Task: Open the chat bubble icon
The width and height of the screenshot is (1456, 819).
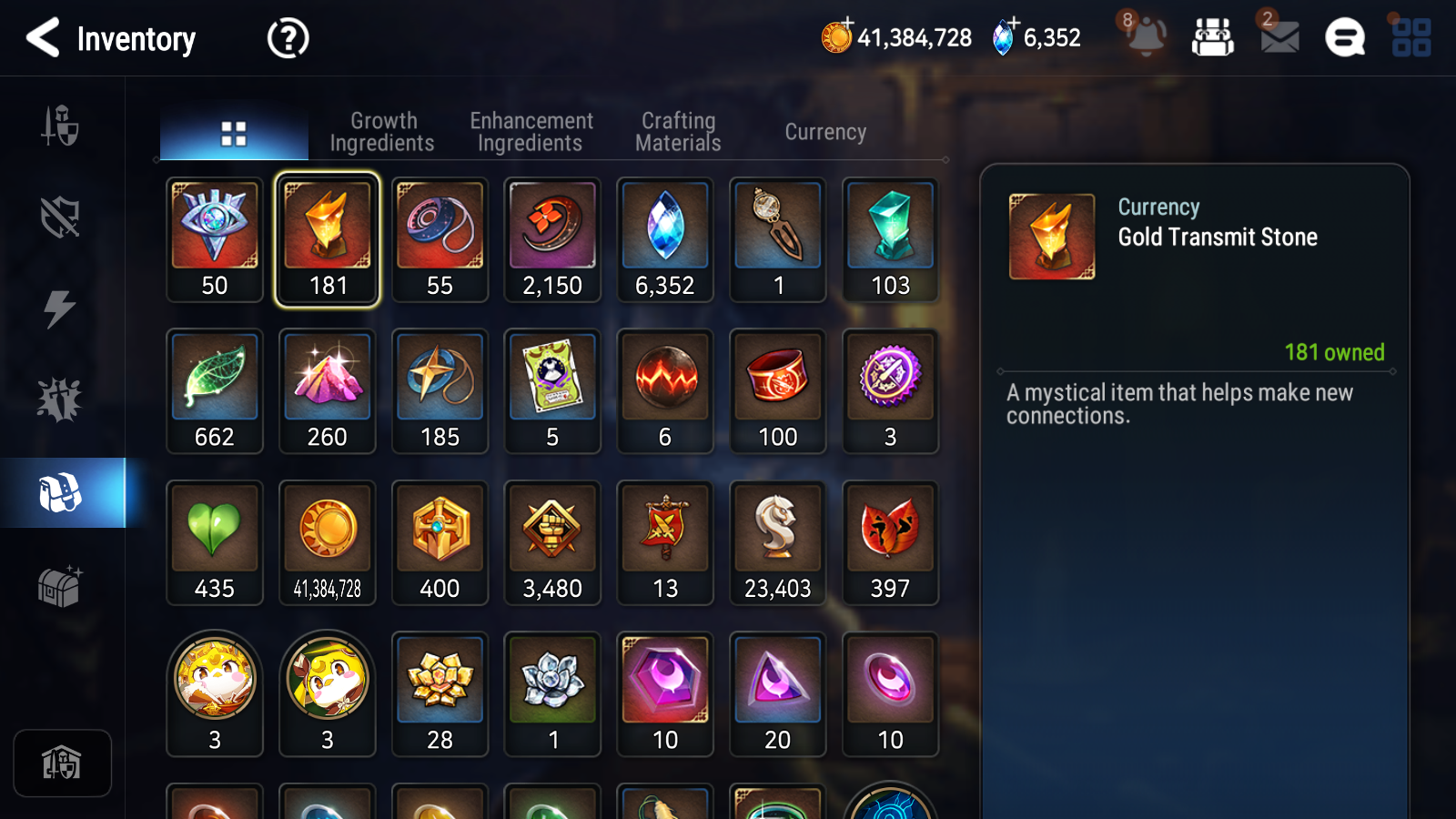Action: click(x=1344, y=38)
